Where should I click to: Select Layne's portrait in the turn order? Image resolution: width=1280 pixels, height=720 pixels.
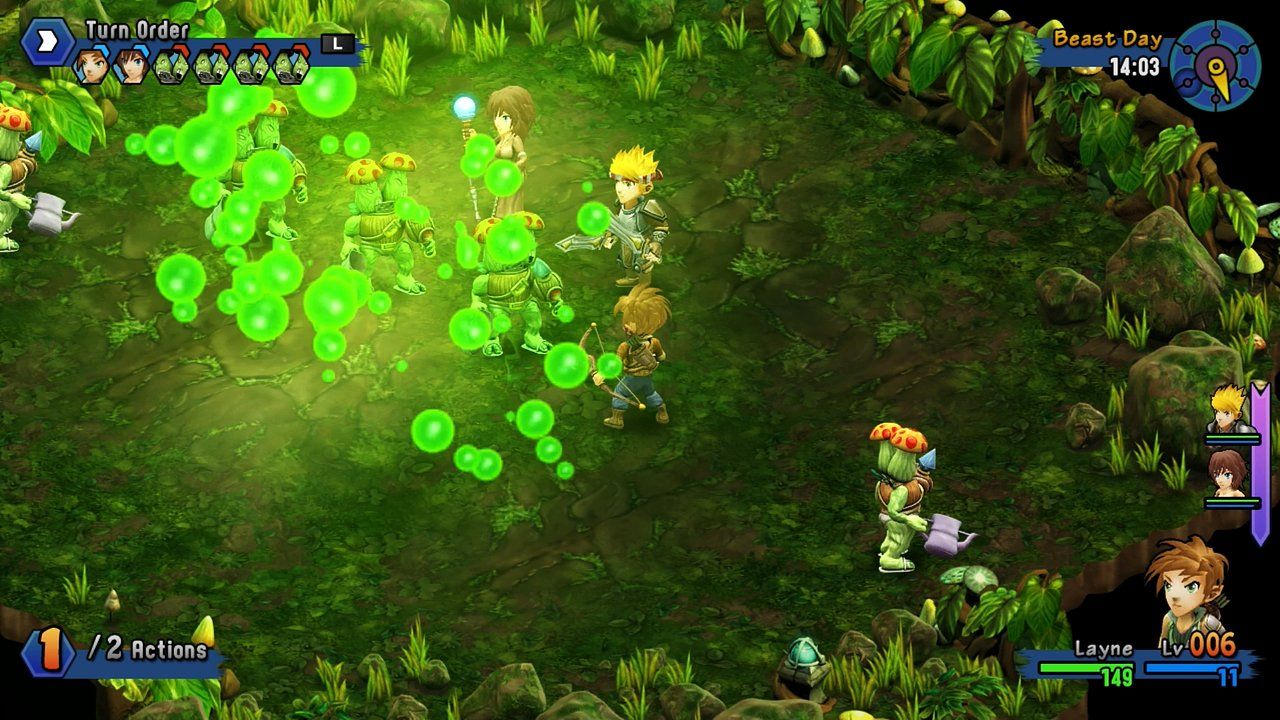tap(91, 66)
